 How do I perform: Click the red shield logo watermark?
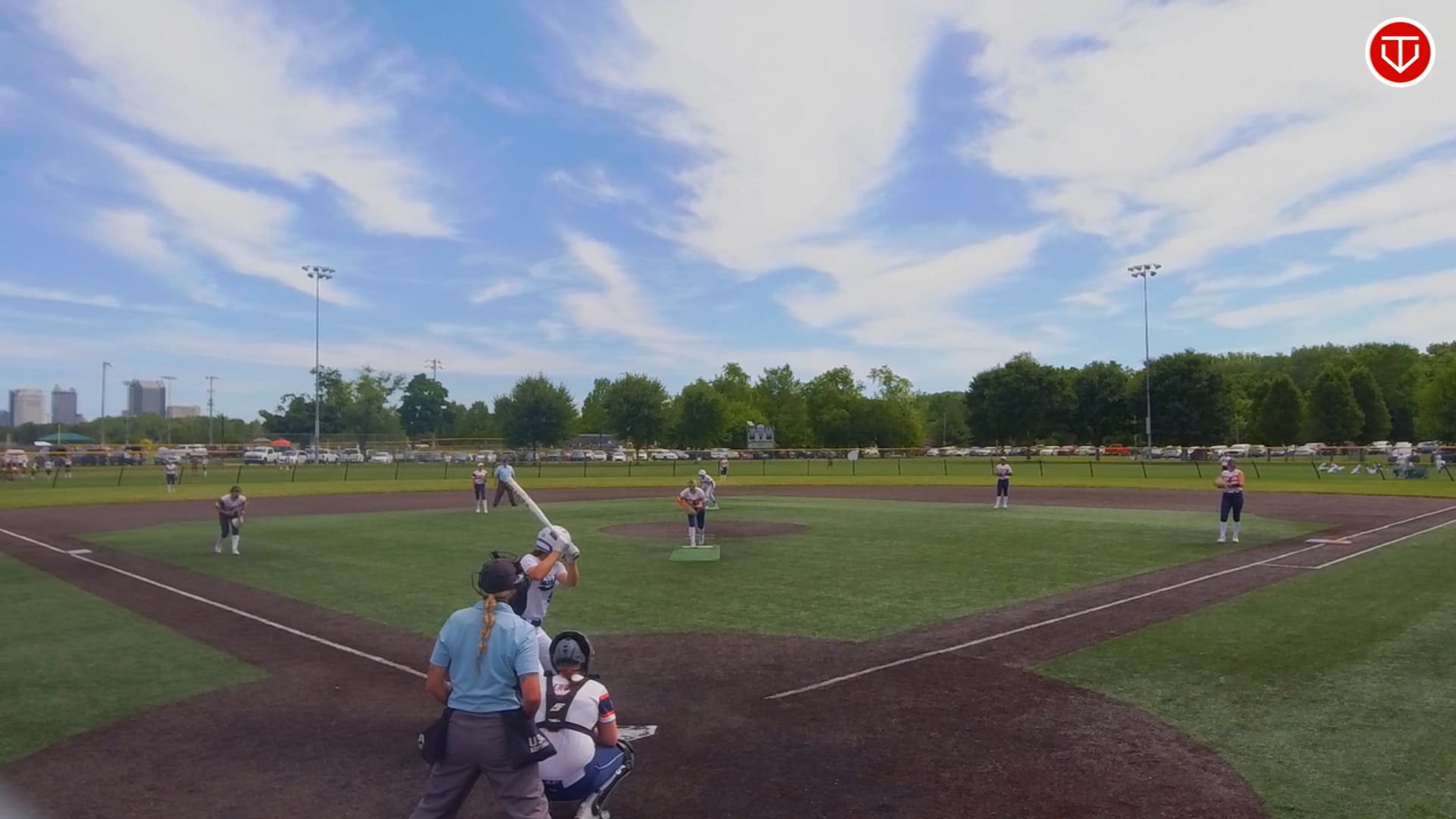(x=1399, y=52)
